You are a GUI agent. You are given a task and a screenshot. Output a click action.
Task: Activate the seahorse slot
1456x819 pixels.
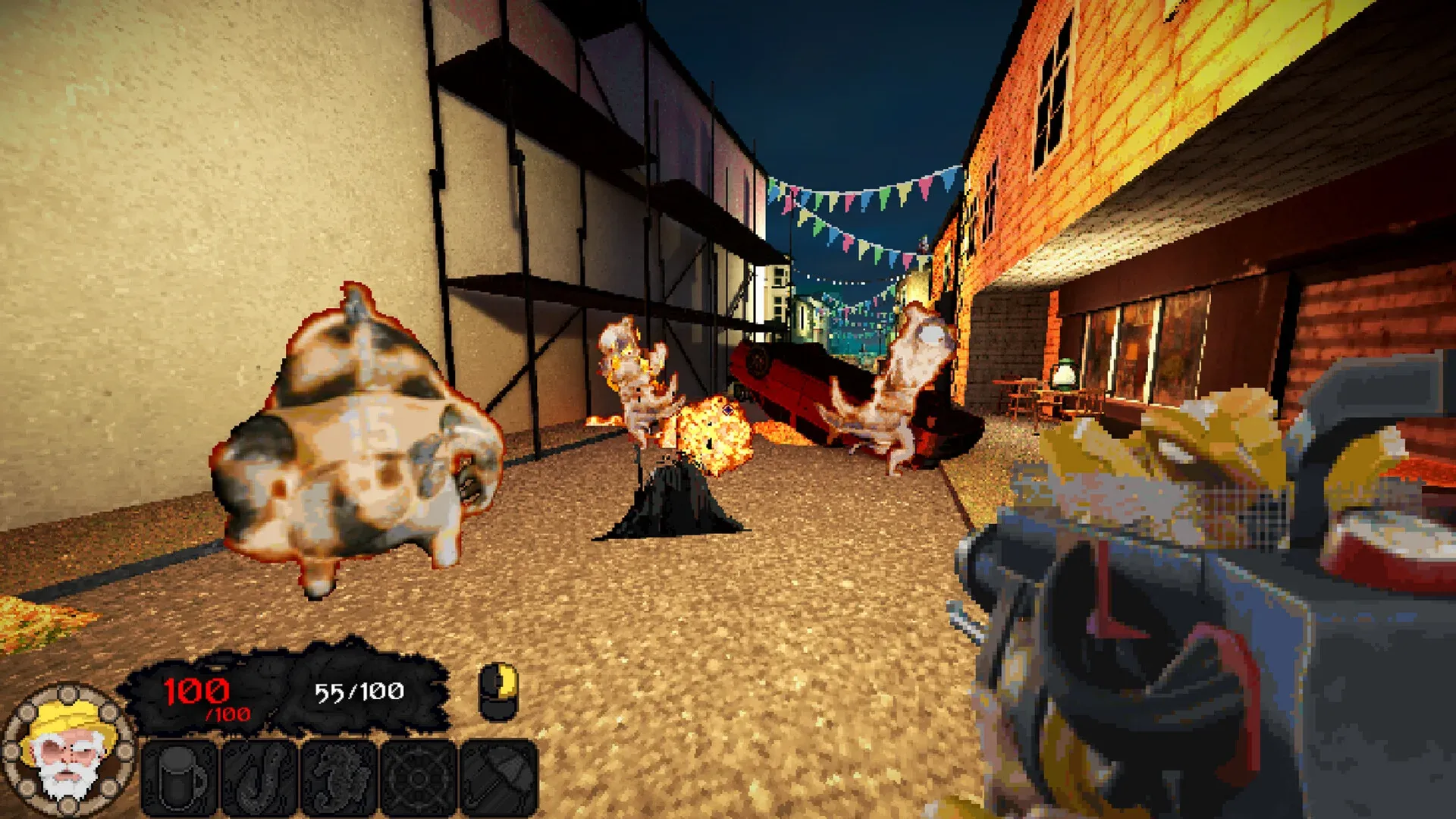coord(339,778)
